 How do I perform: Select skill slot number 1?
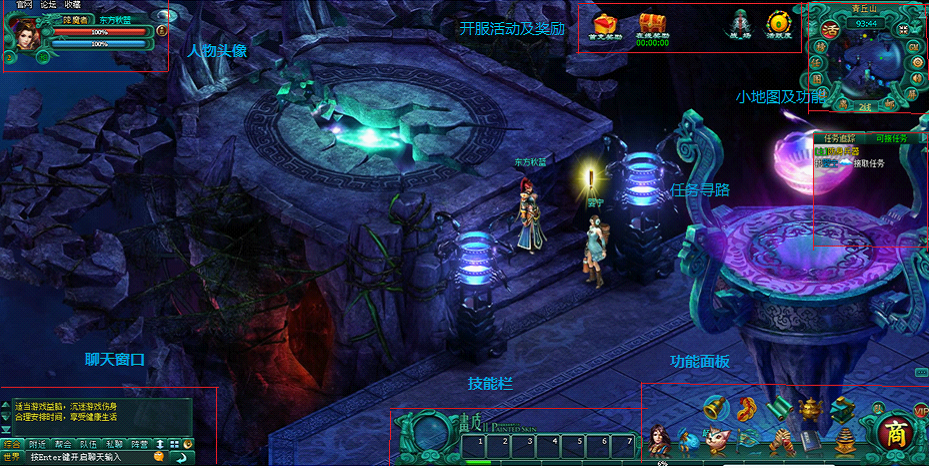click(x=480, y=441)
